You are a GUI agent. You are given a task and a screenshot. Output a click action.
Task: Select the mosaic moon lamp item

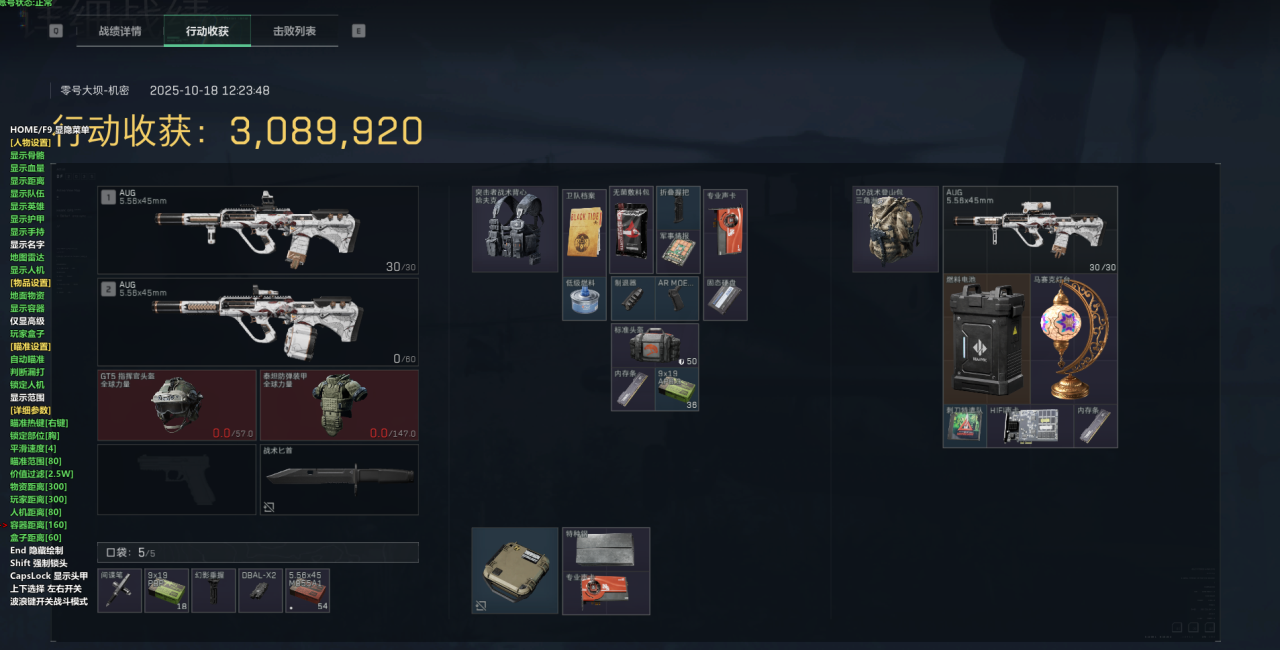tap(1074, 338)
